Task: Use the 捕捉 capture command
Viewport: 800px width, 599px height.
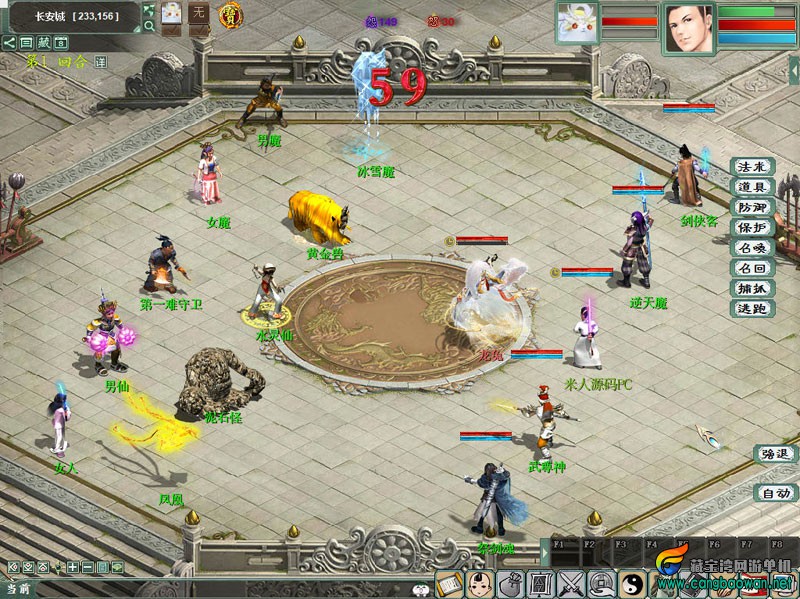Action: 751,289
